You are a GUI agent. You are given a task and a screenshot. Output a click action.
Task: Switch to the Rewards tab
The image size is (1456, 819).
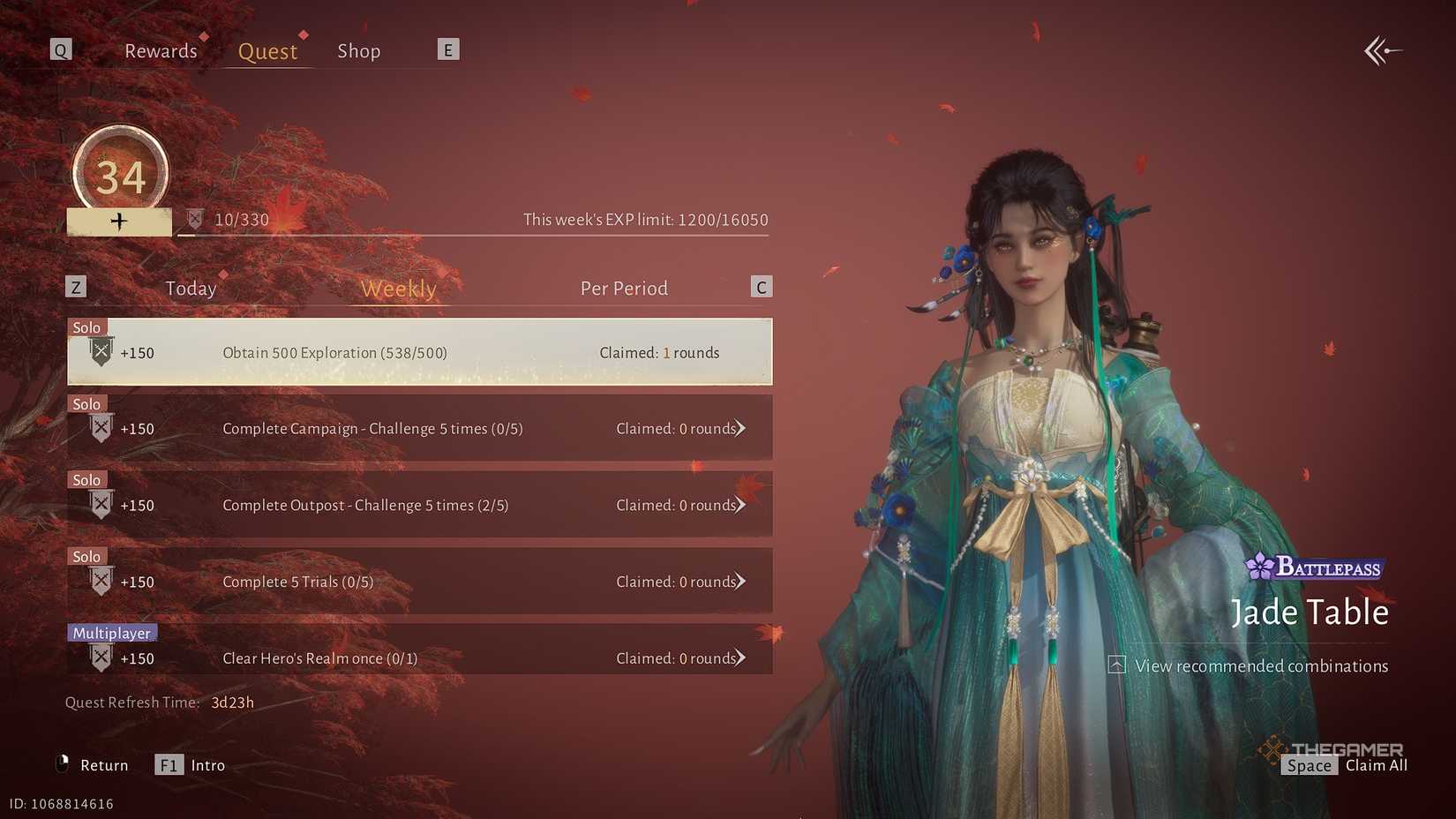(161, 50)
